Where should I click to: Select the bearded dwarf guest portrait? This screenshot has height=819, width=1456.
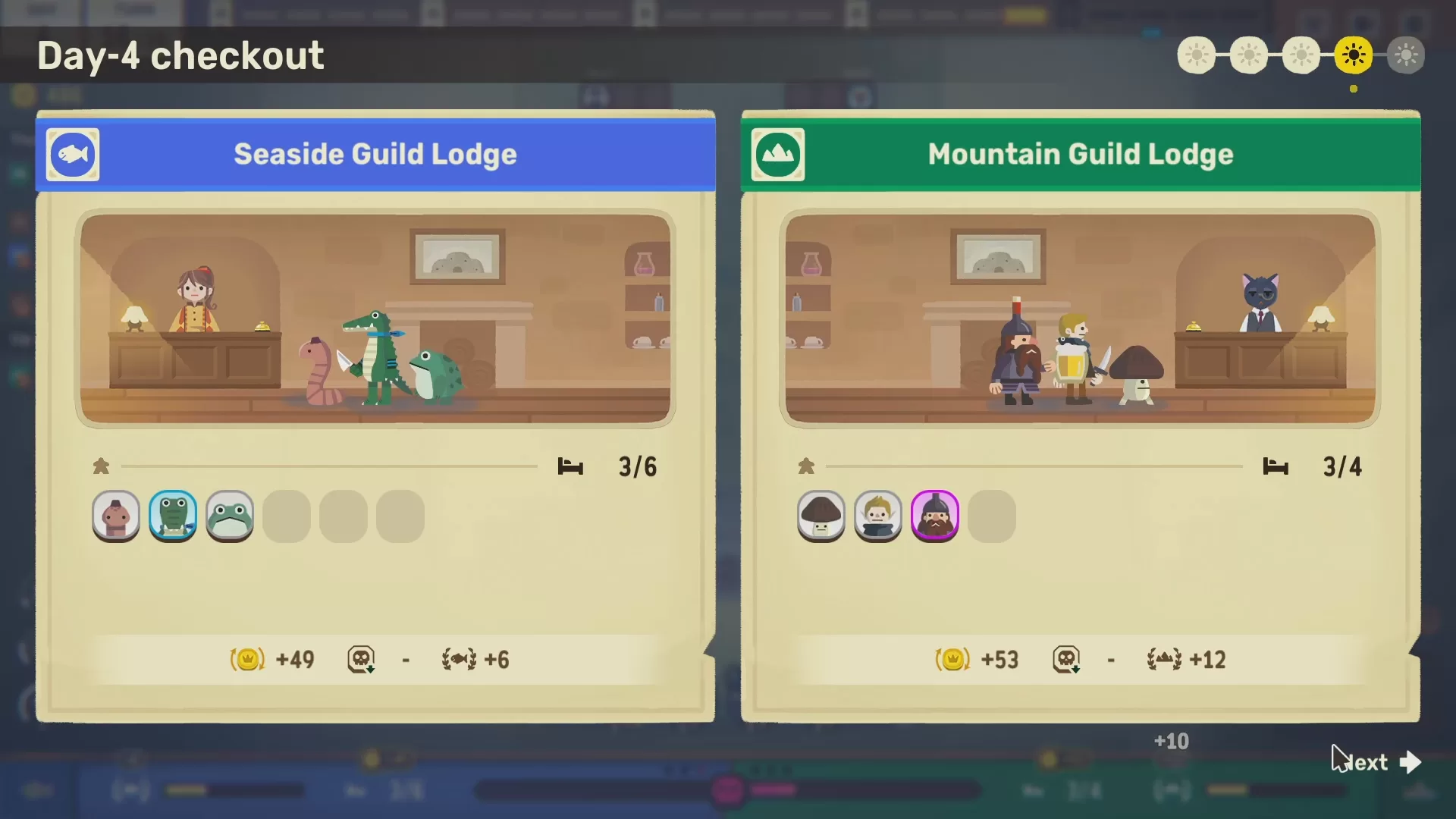click(935, 516)
